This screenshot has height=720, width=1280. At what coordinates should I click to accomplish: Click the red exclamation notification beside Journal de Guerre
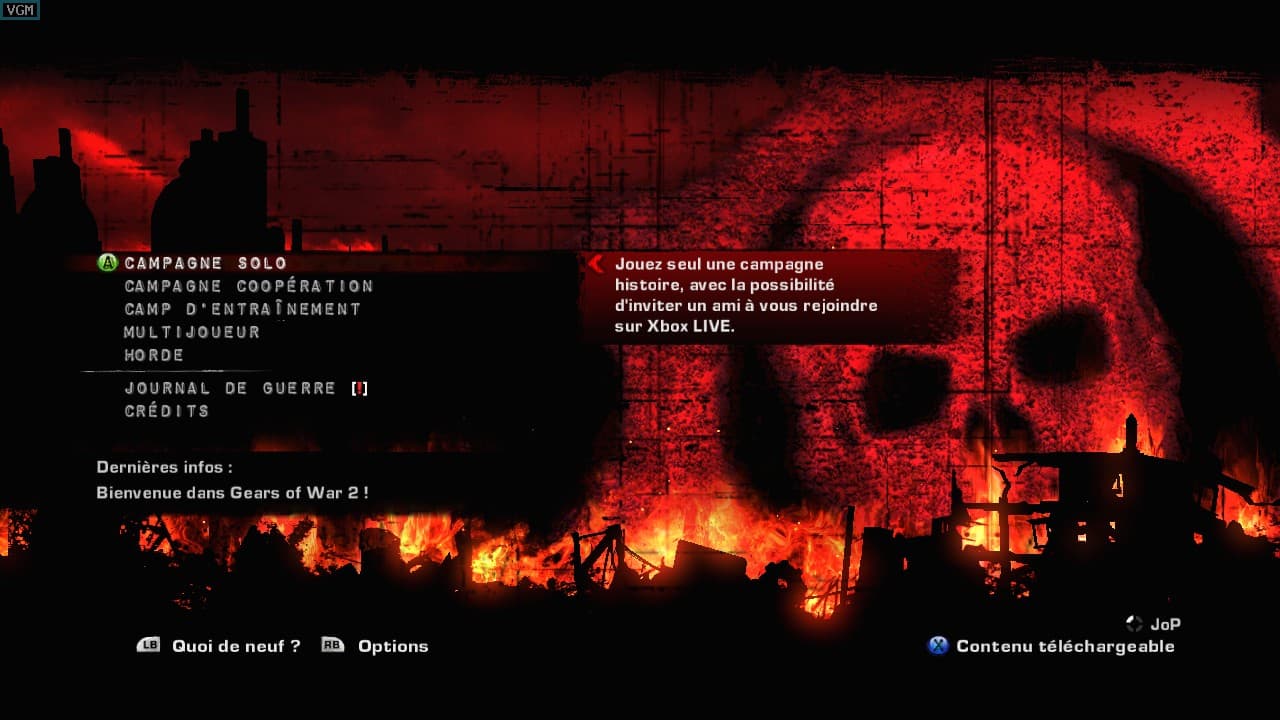click(360, 388)
